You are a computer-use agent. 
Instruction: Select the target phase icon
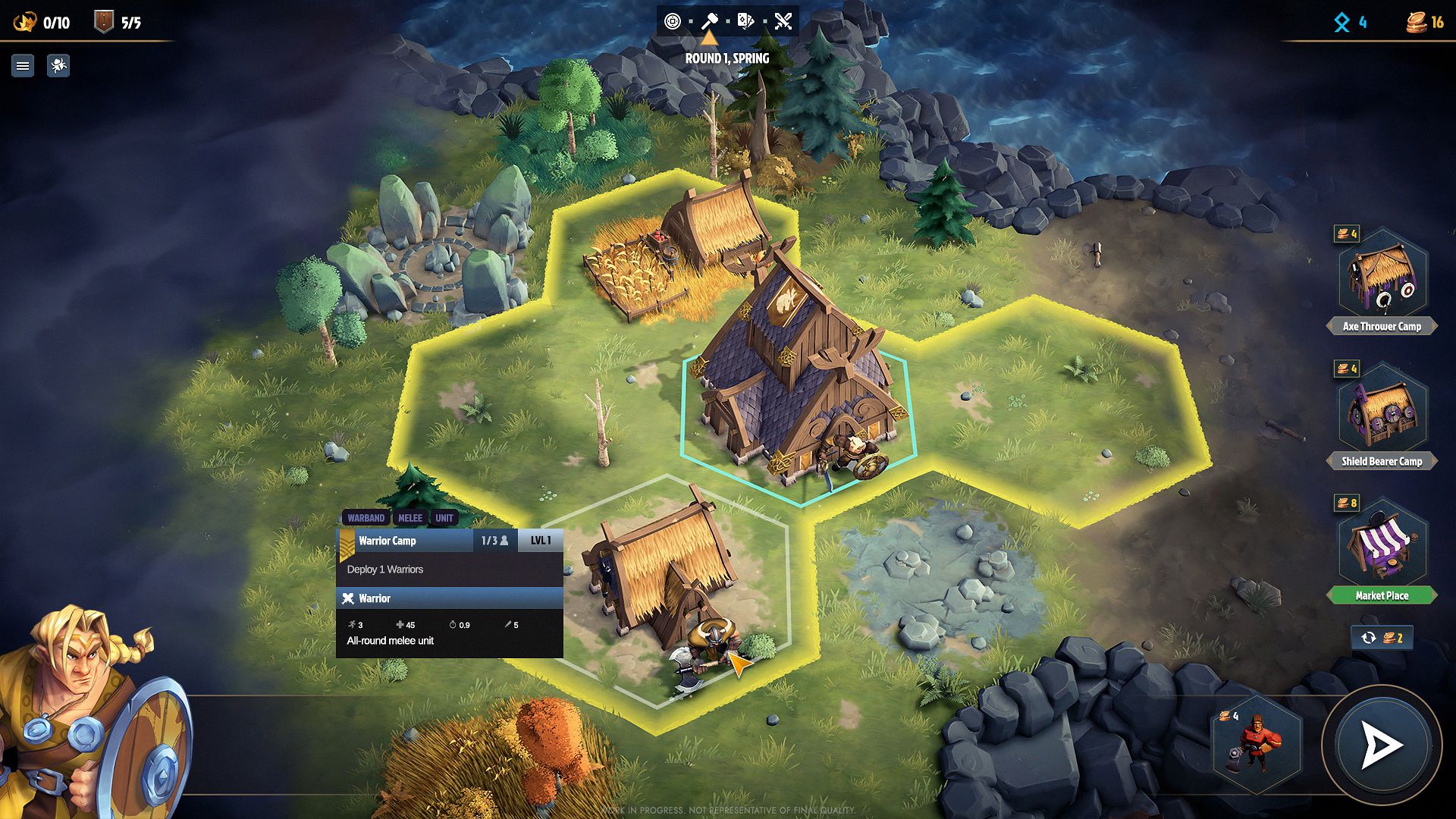pos(672,21)
